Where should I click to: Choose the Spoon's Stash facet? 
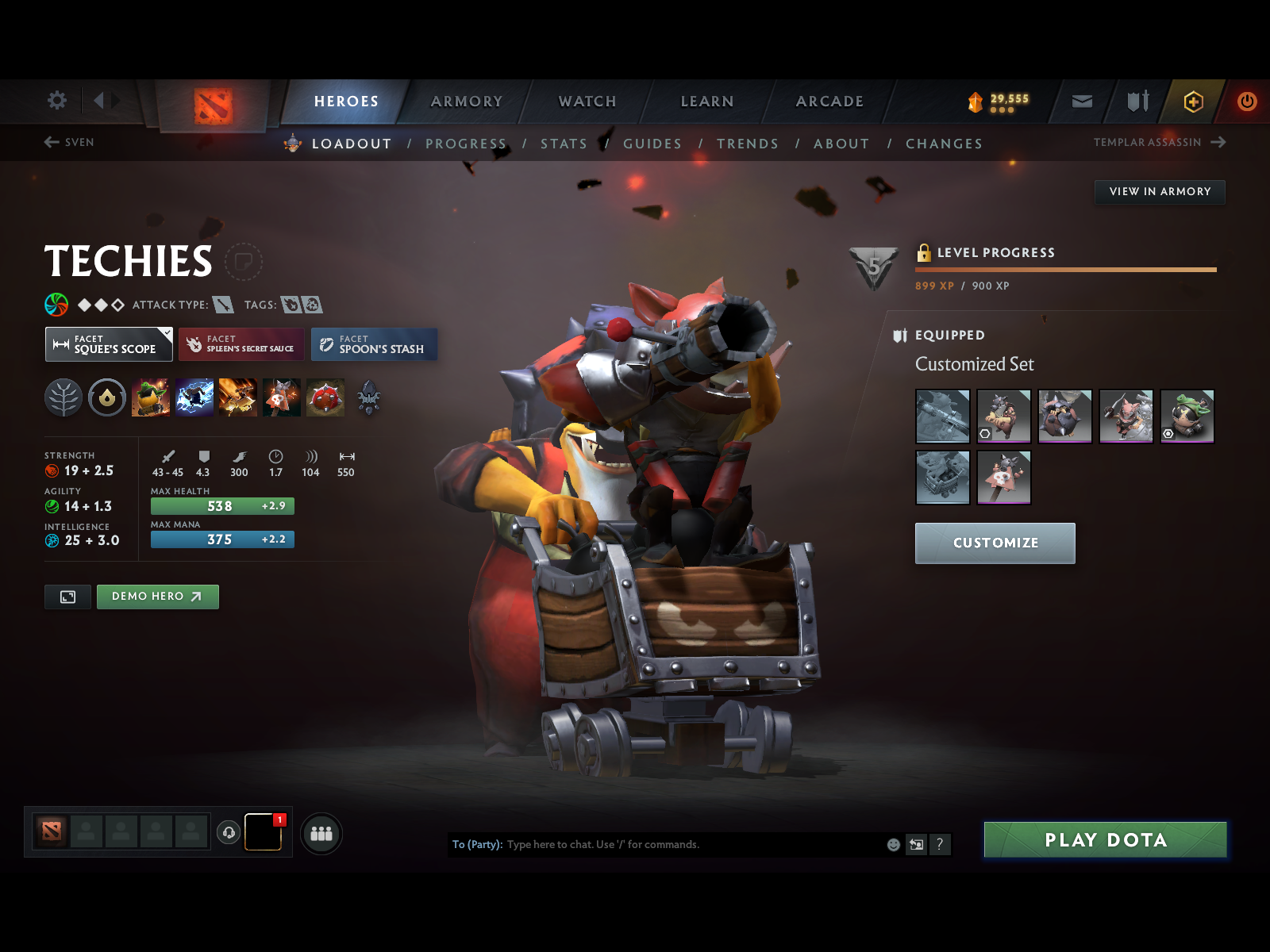(x=374, y=344)
